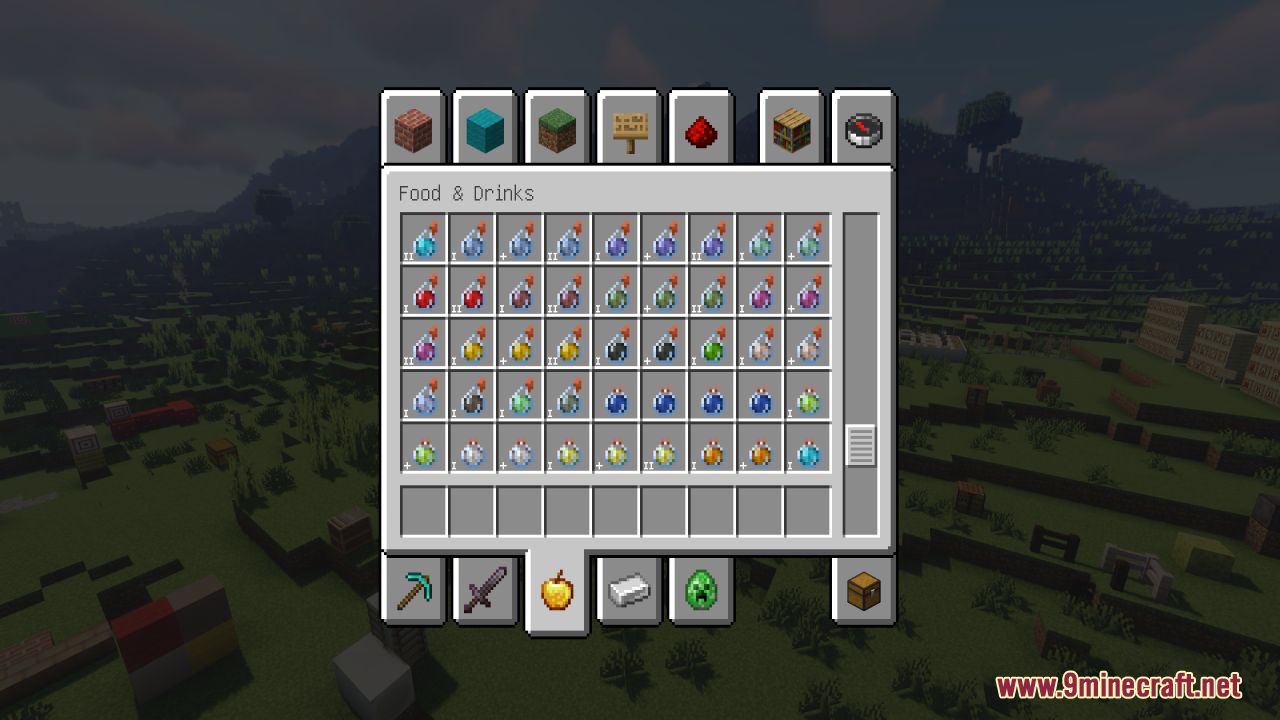Select the Natural Blocks grass block icon
Viewport: 1280px width, 720px height.
pos(557,128)
